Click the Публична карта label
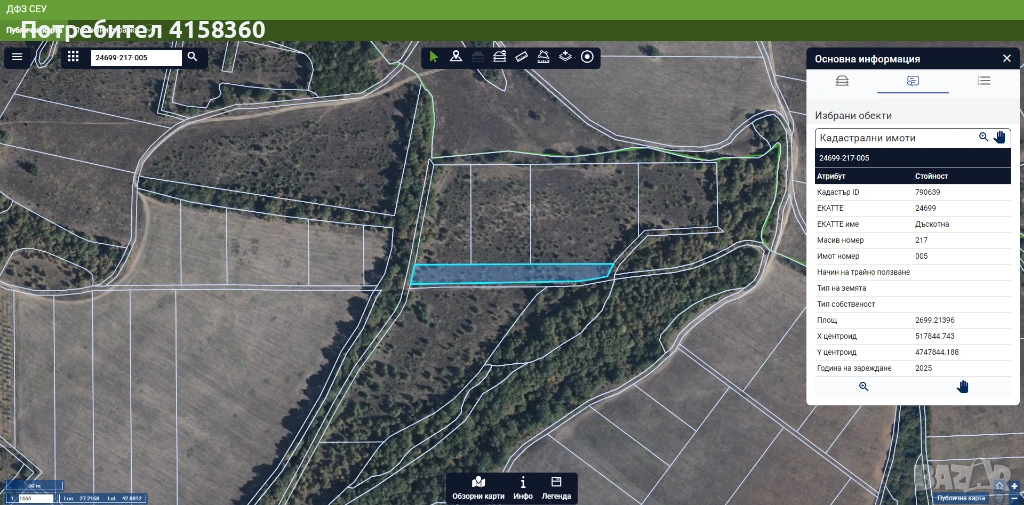 tap(960, 497)
